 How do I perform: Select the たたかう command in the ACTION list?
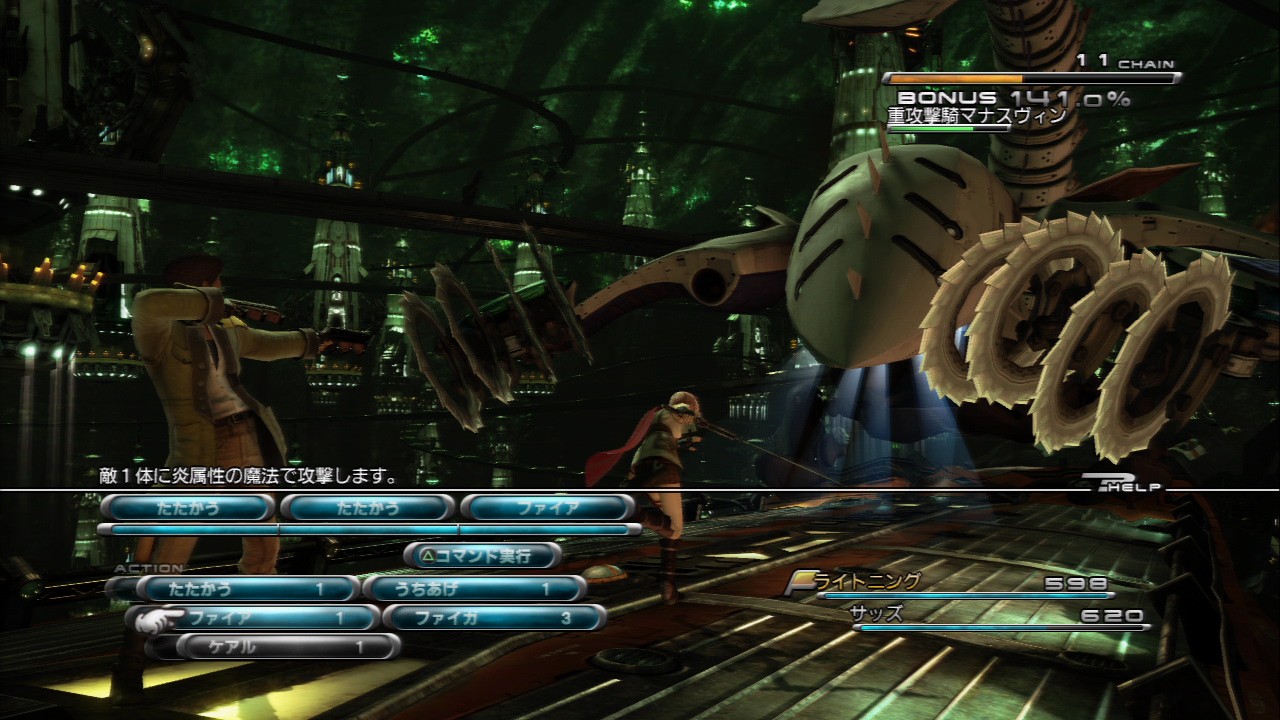pyautogui.click(x=246, y=589)
